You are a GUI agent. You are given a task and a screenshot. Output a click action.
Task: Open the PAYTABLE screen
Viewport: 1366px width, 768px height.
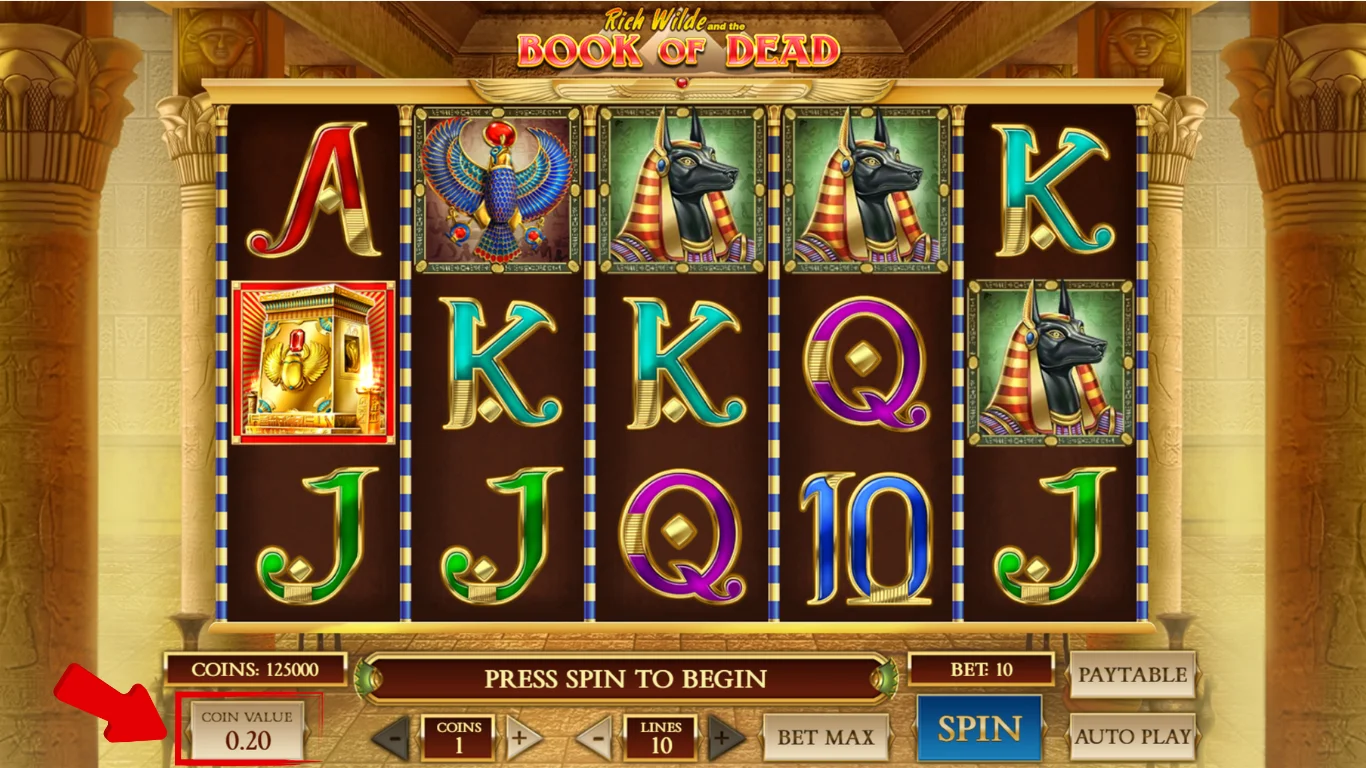[x=1133, y=675]
